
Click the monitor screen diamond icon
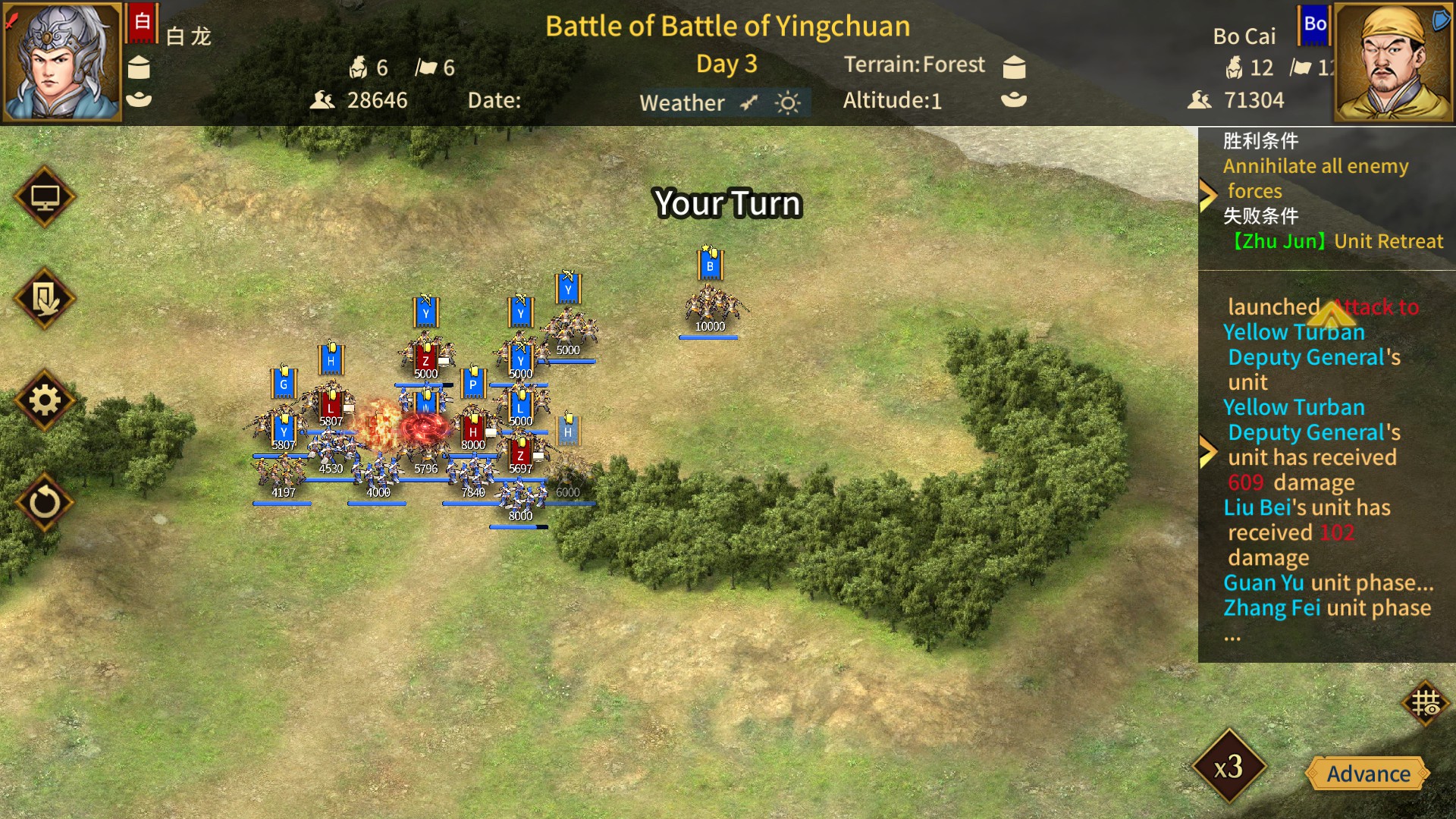tap(45, 197)
